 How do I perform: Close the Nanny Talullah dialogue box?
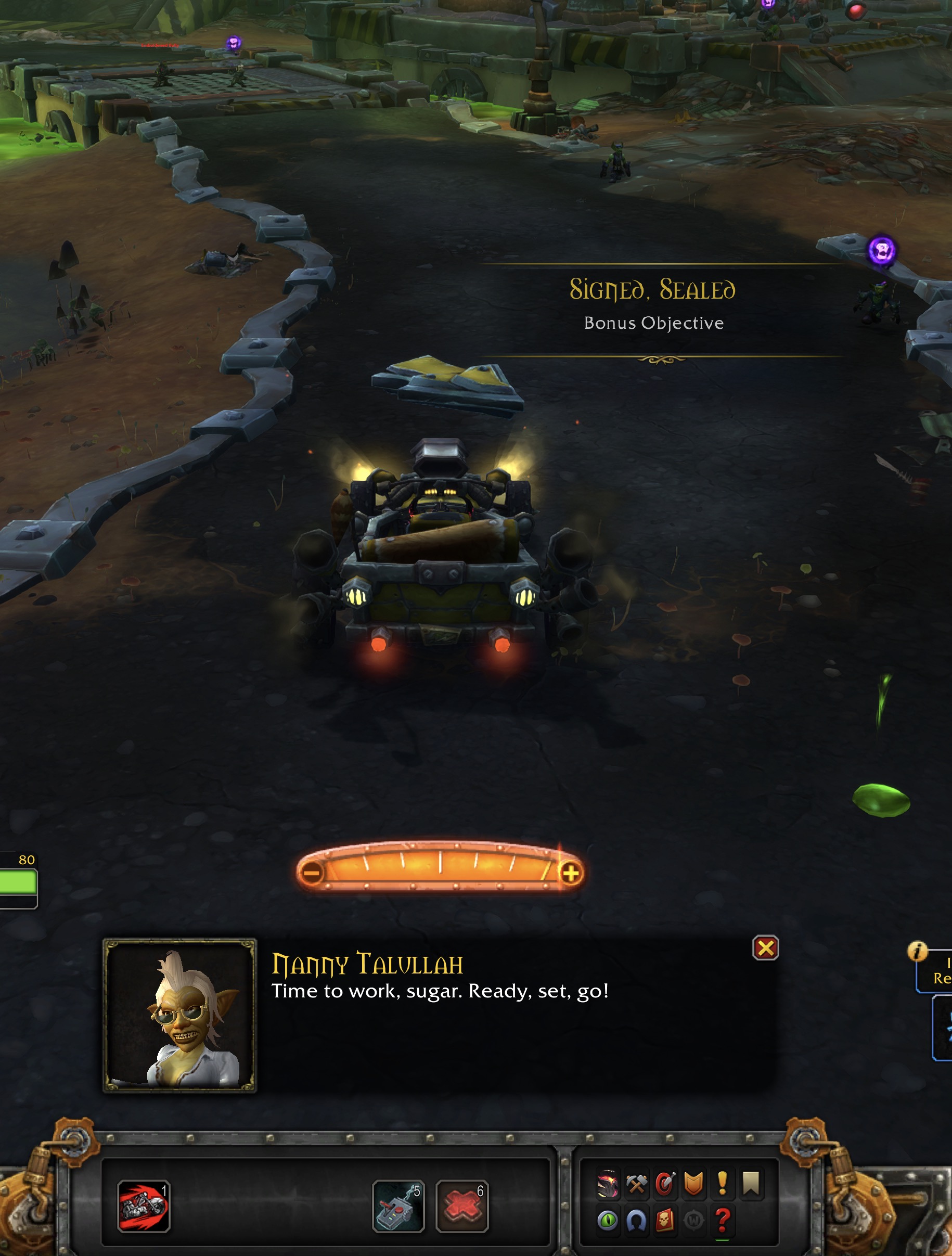pyautogui.click(x=765, y=947)
